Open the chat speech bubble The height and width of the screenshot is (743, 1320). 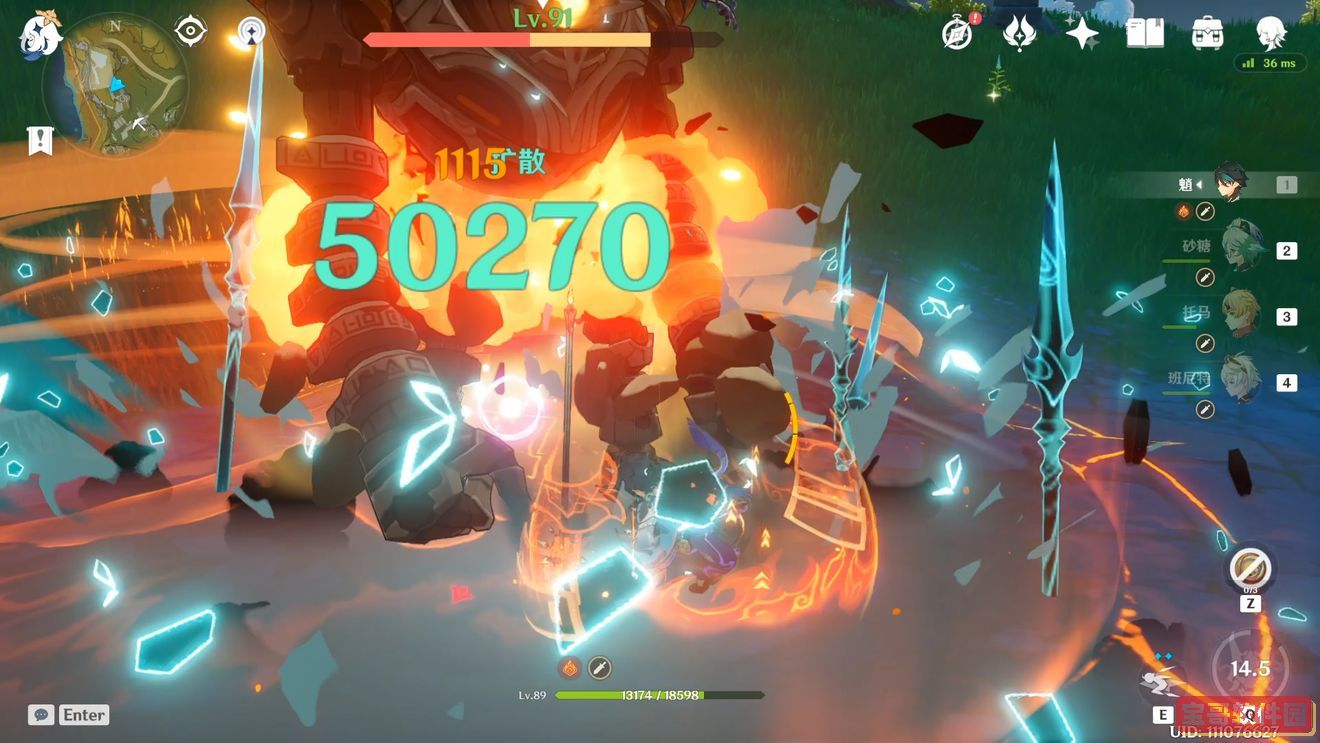[41, 715]
